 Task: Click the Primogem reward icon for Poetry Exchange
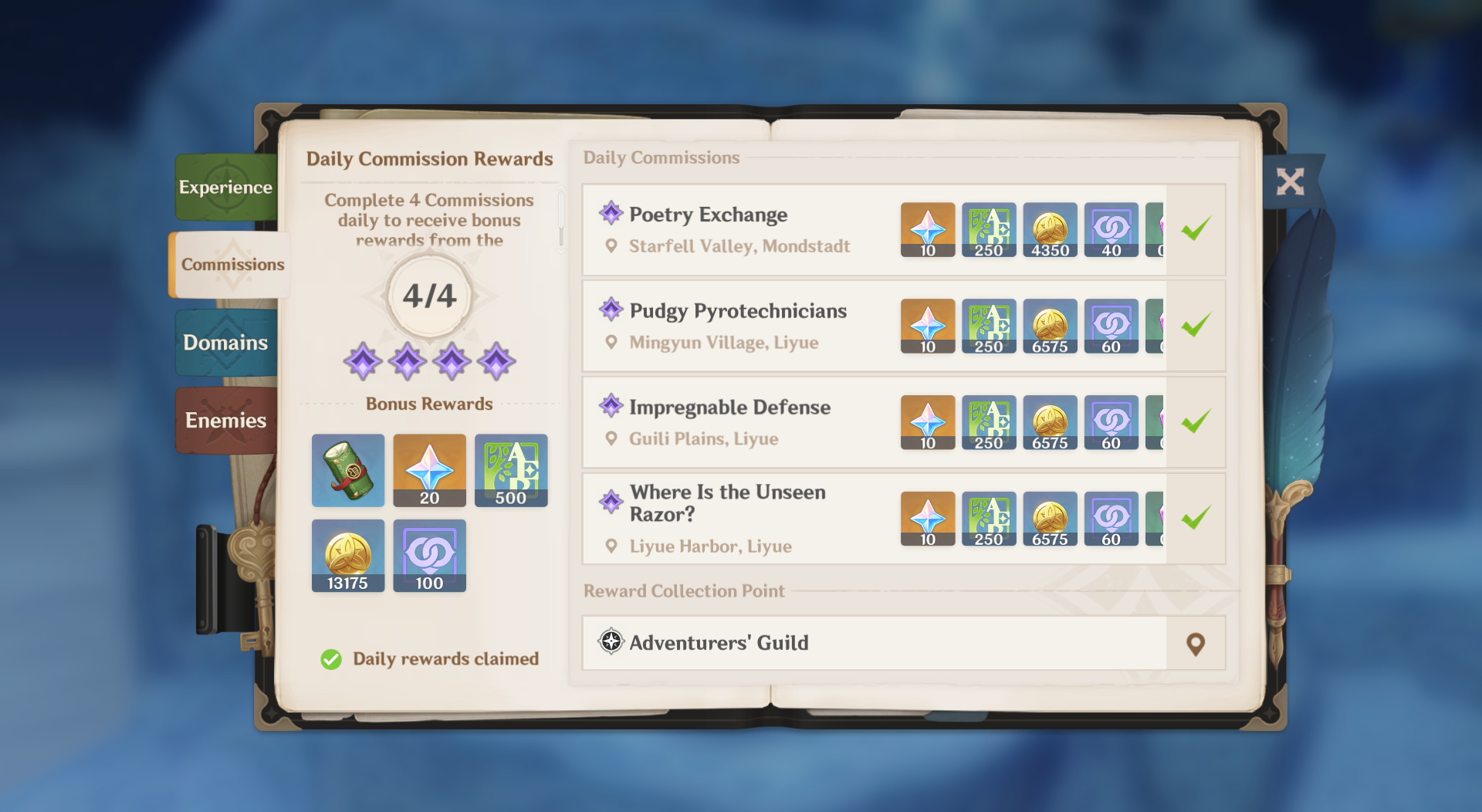click(x=926, y=229)
